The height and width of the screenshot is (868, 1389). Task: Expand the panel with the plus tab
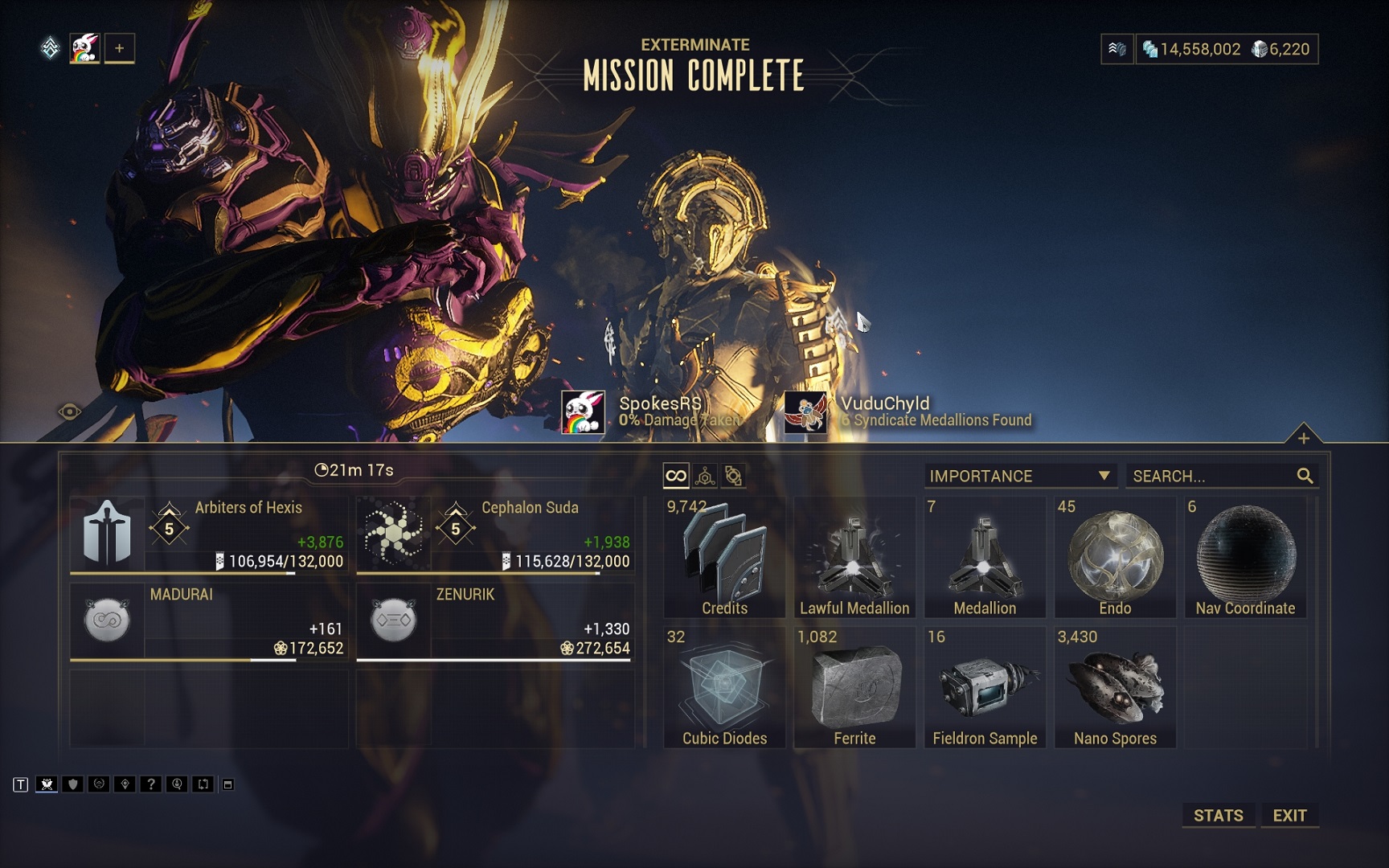pyautogui.click(x=1303, y=437)
